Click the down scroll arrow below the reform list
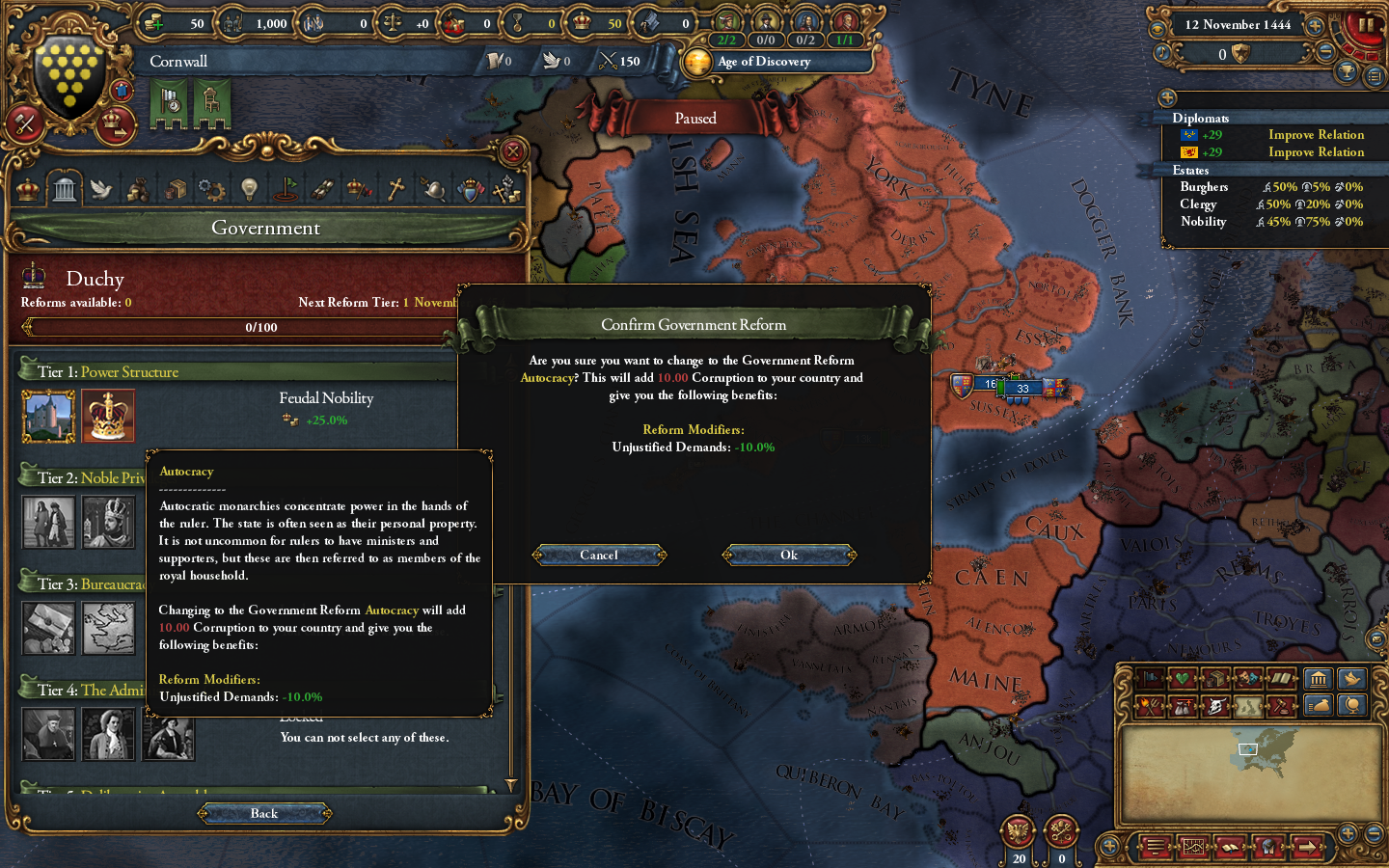This screenshot has width=1389, height=868. point(512,786)
